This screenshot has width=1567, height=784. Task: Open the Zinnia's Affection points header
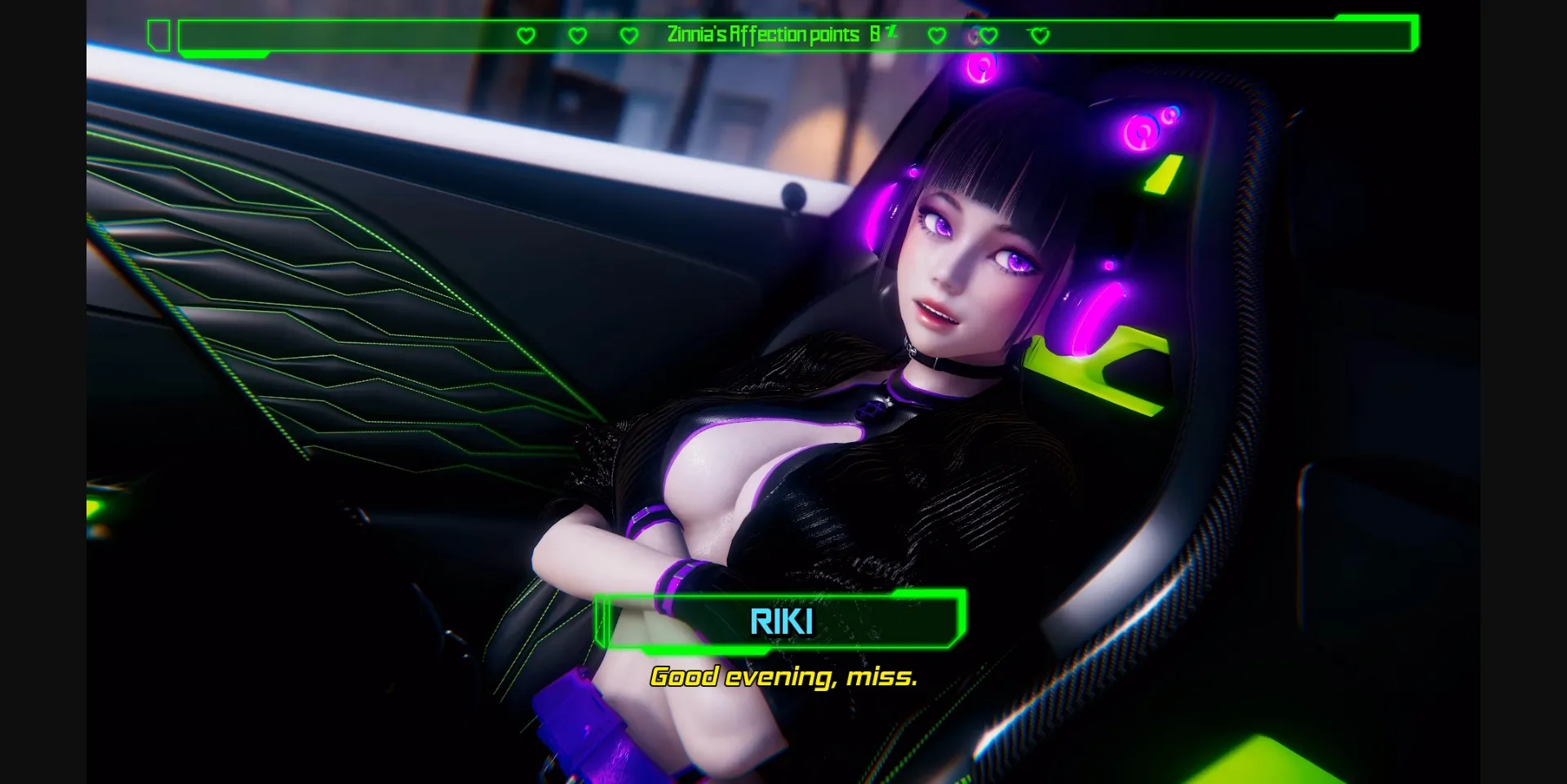click(x=763, y=35)
